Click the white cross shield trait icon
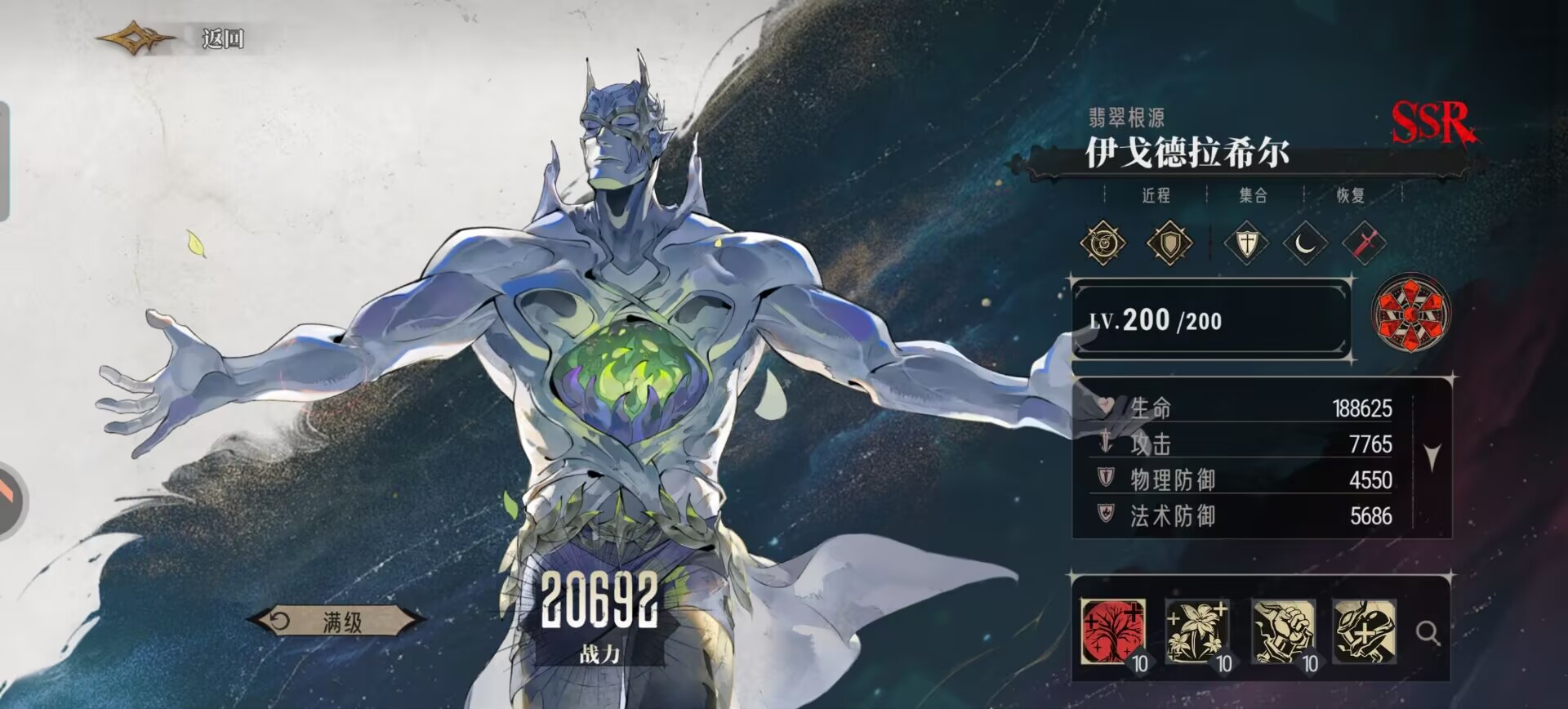The image size is (1568, 709). (1246, 243)
